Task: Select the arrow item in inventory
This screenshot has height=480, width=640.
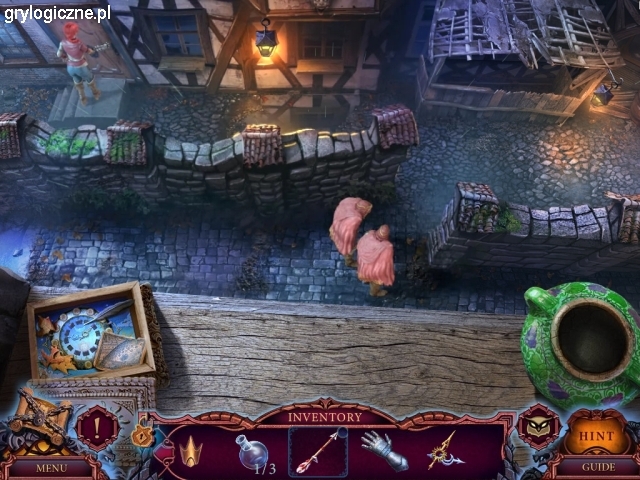Action: point(318,451)
